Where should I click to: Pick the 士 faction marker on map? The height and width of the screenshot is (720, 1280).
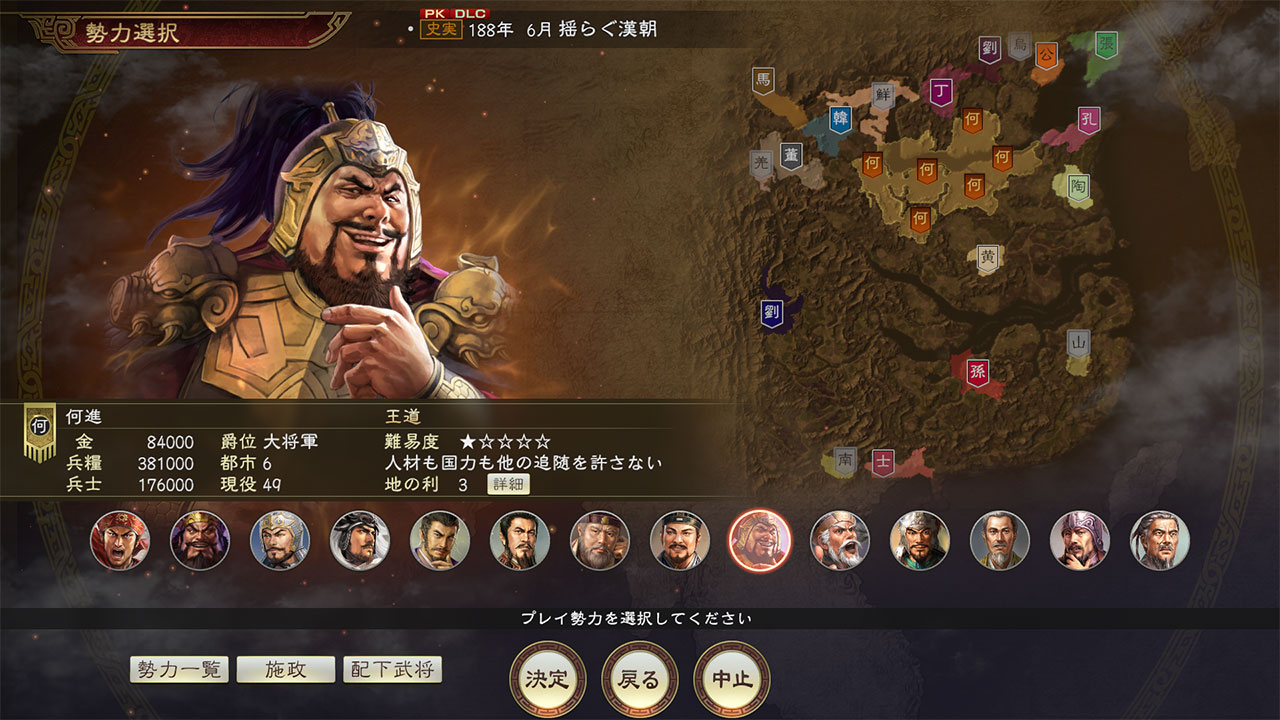click(x=882, y=462)
